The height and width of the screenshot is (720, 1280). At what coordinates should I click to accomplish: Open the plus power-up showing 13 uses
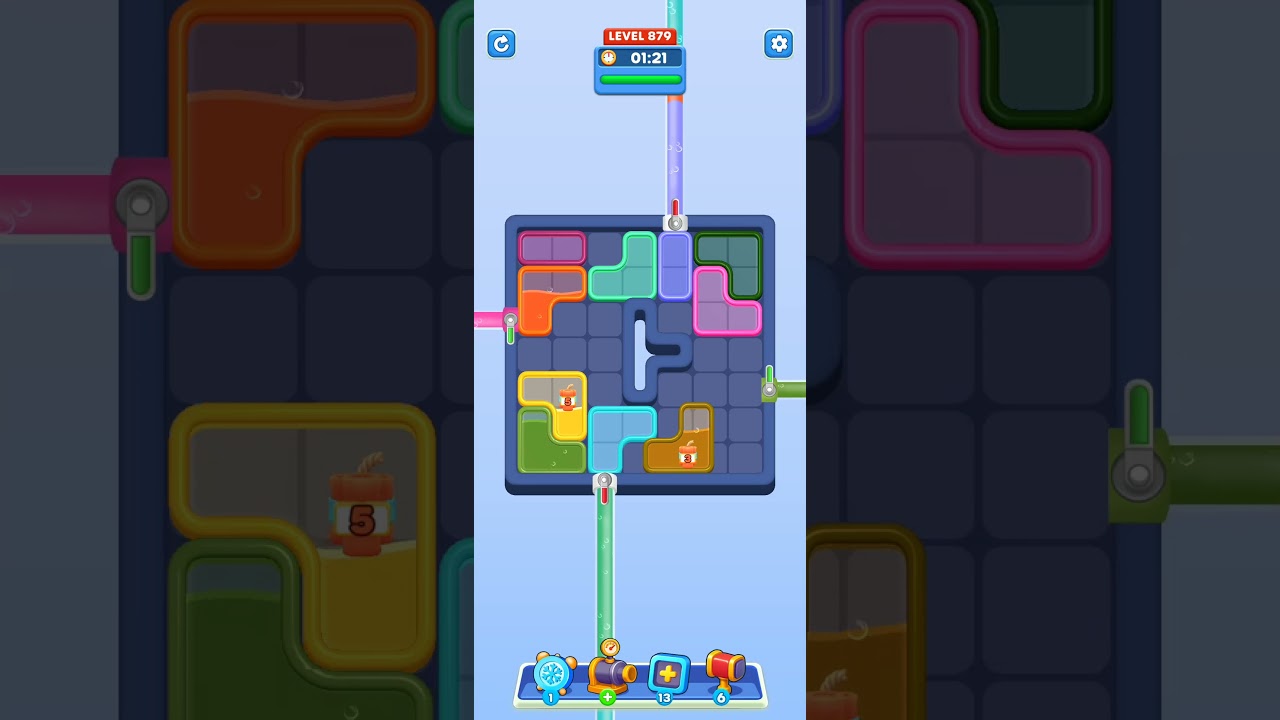click(x=668, y=672)
